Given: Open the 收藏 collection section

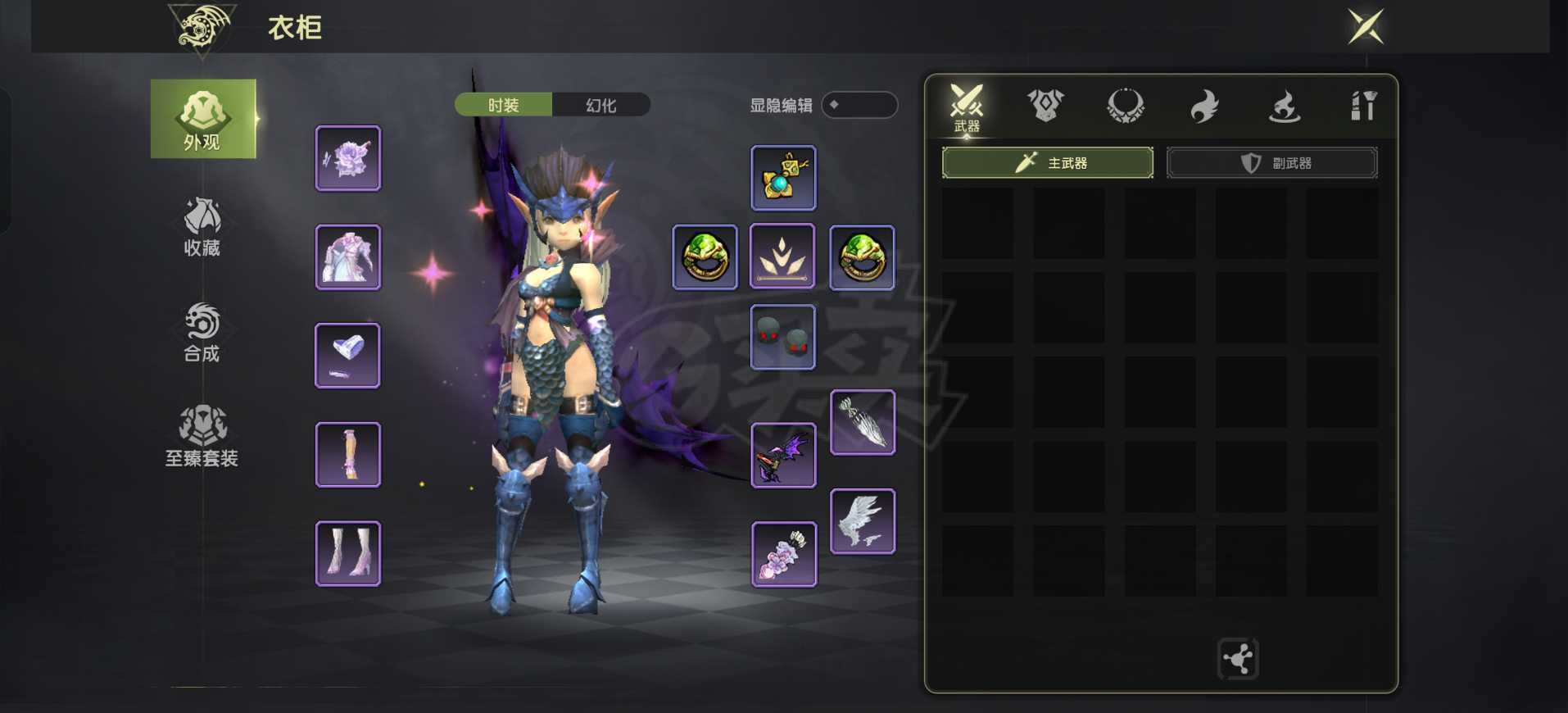Looking at the screenshot, I should pos(202,226).
